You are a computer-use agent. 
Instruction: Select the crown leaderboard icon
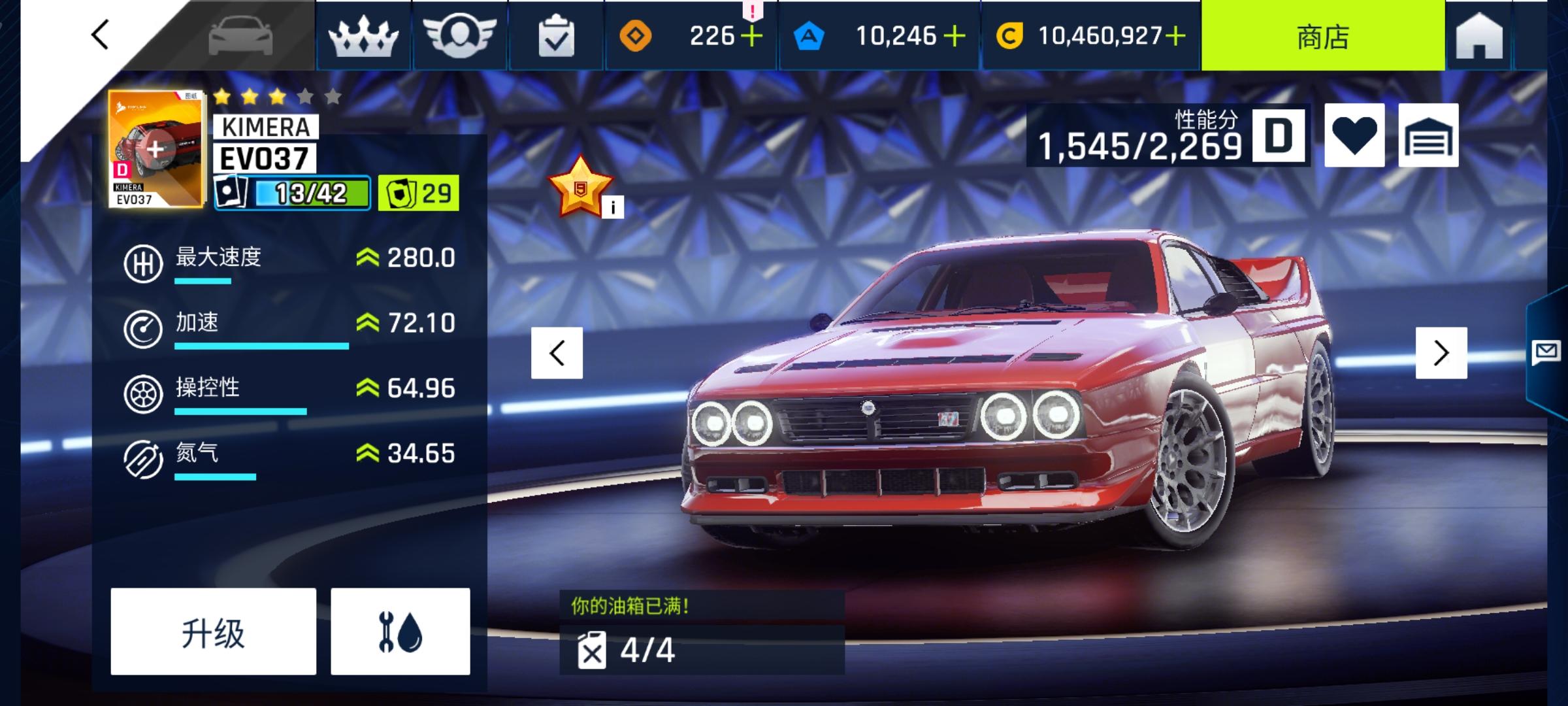tap(363, 36)
